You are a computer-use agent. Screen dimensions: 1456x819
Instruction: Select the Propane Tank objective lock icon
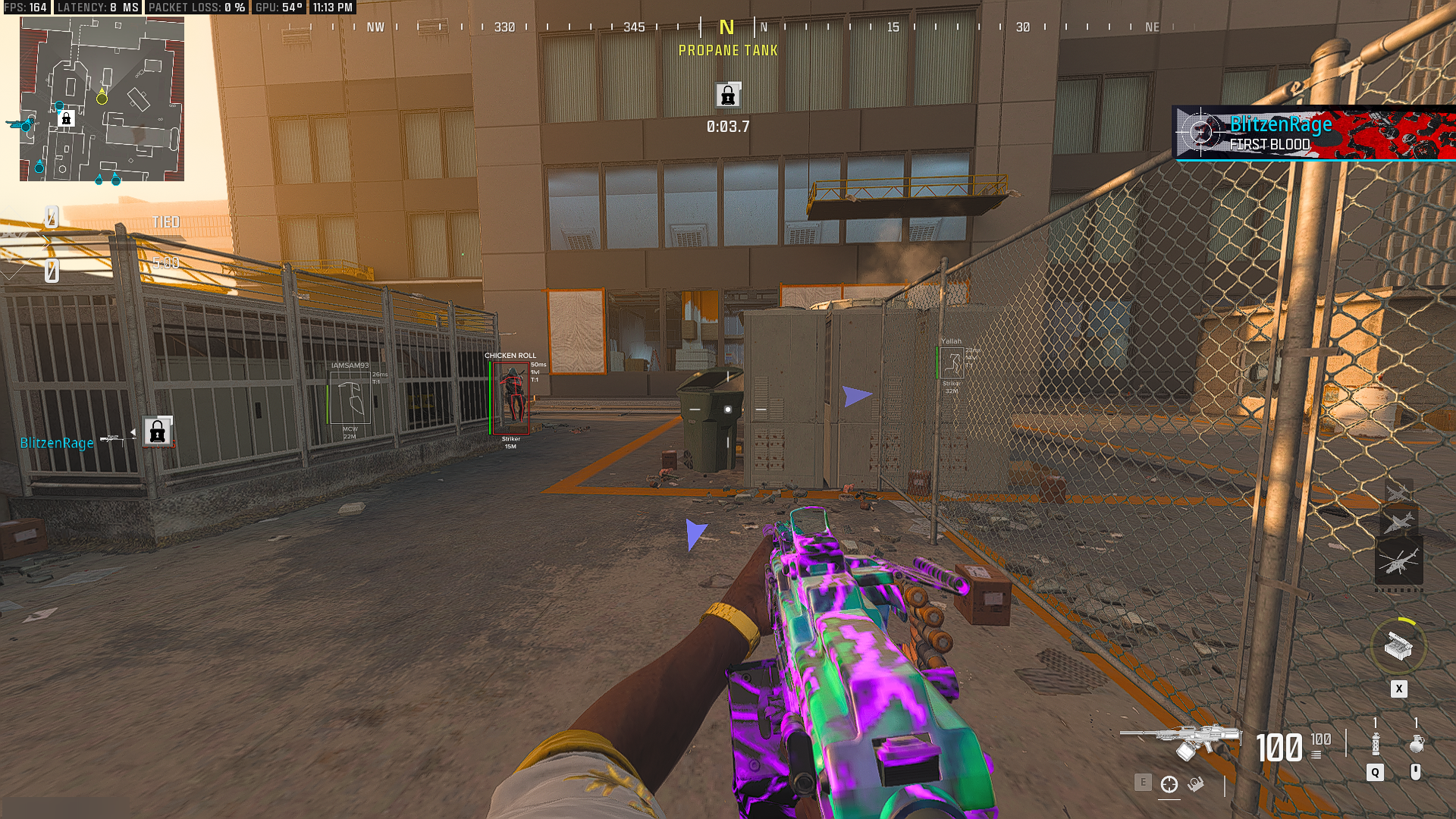point(728,96)
